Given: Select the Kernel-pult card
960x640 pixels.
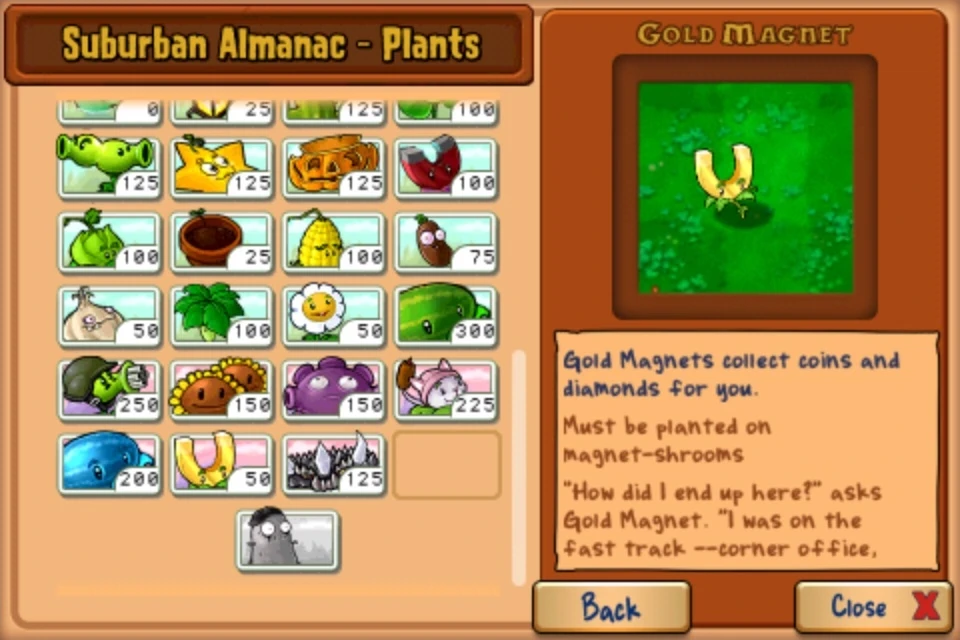Looking at the screenshot, I should click(334, 241).
